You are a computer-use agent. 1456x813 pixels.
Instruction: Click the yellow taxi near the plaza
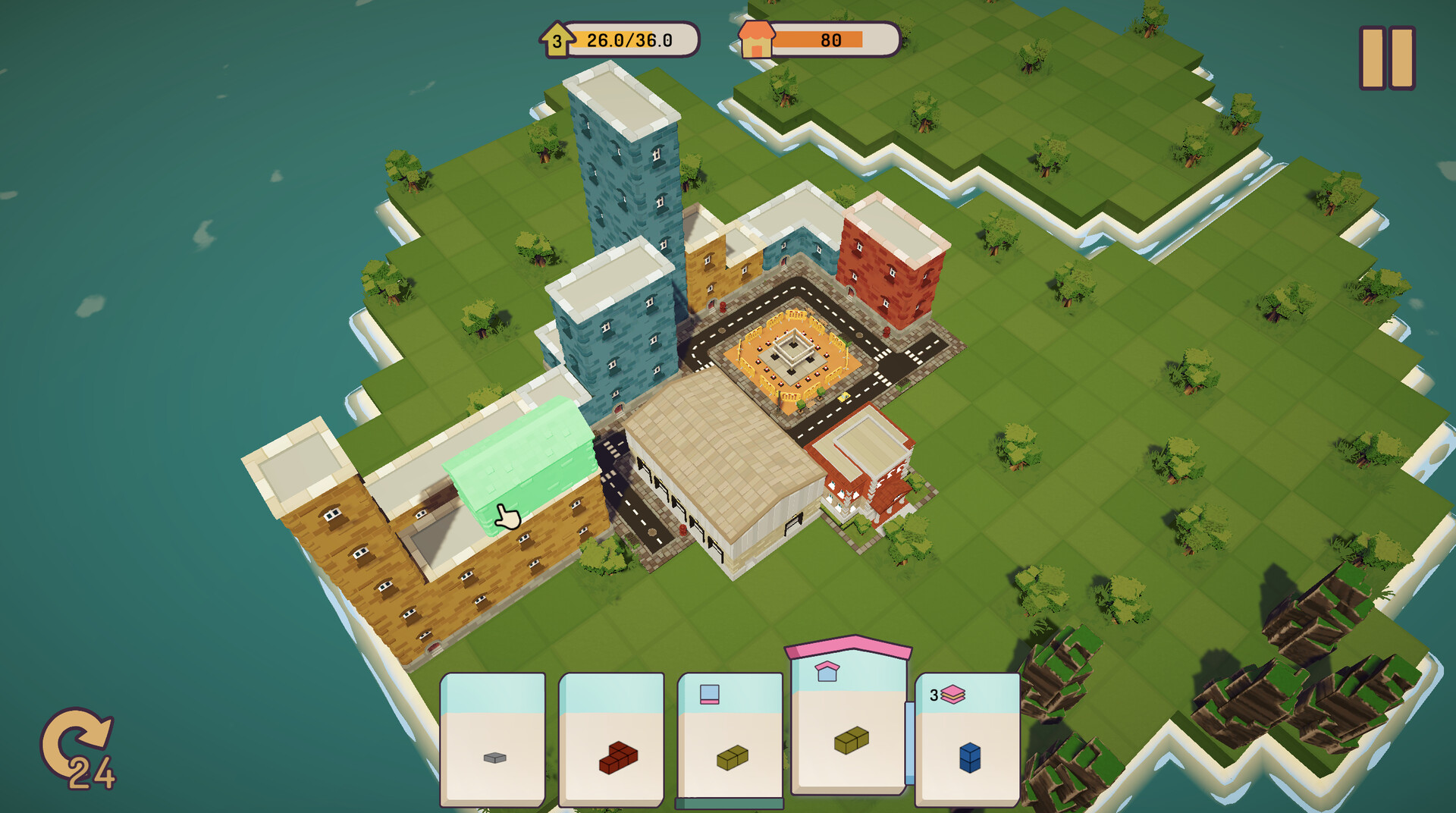[843, 397]
